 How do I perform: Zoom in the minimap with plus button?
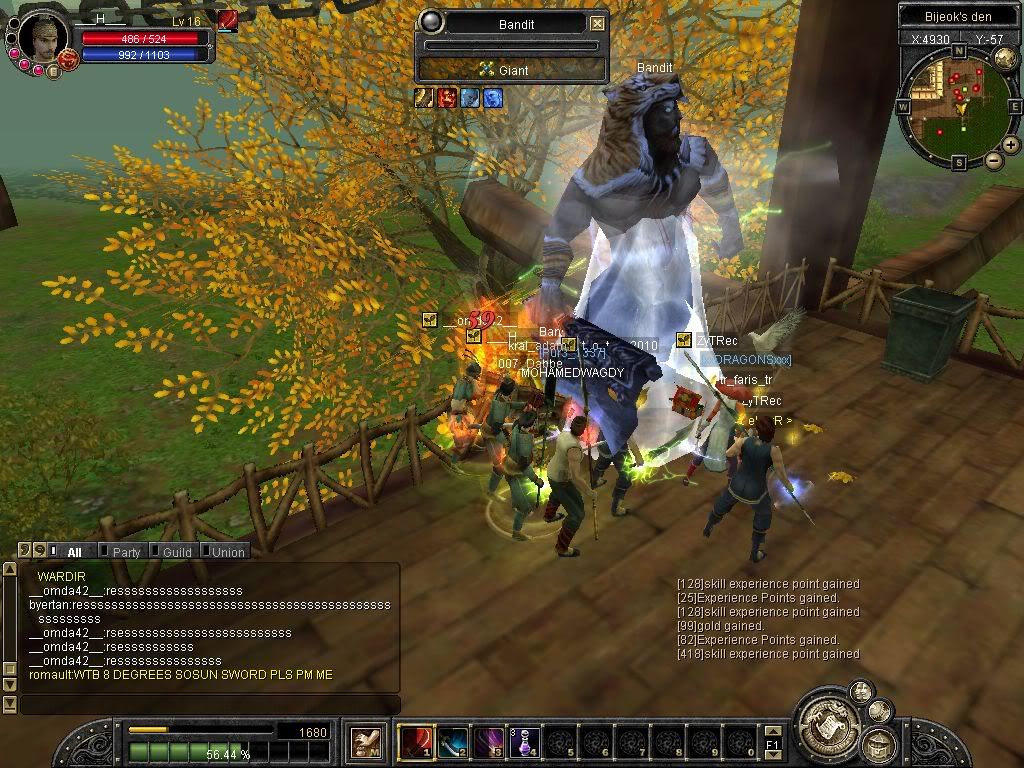[1011, 145]
